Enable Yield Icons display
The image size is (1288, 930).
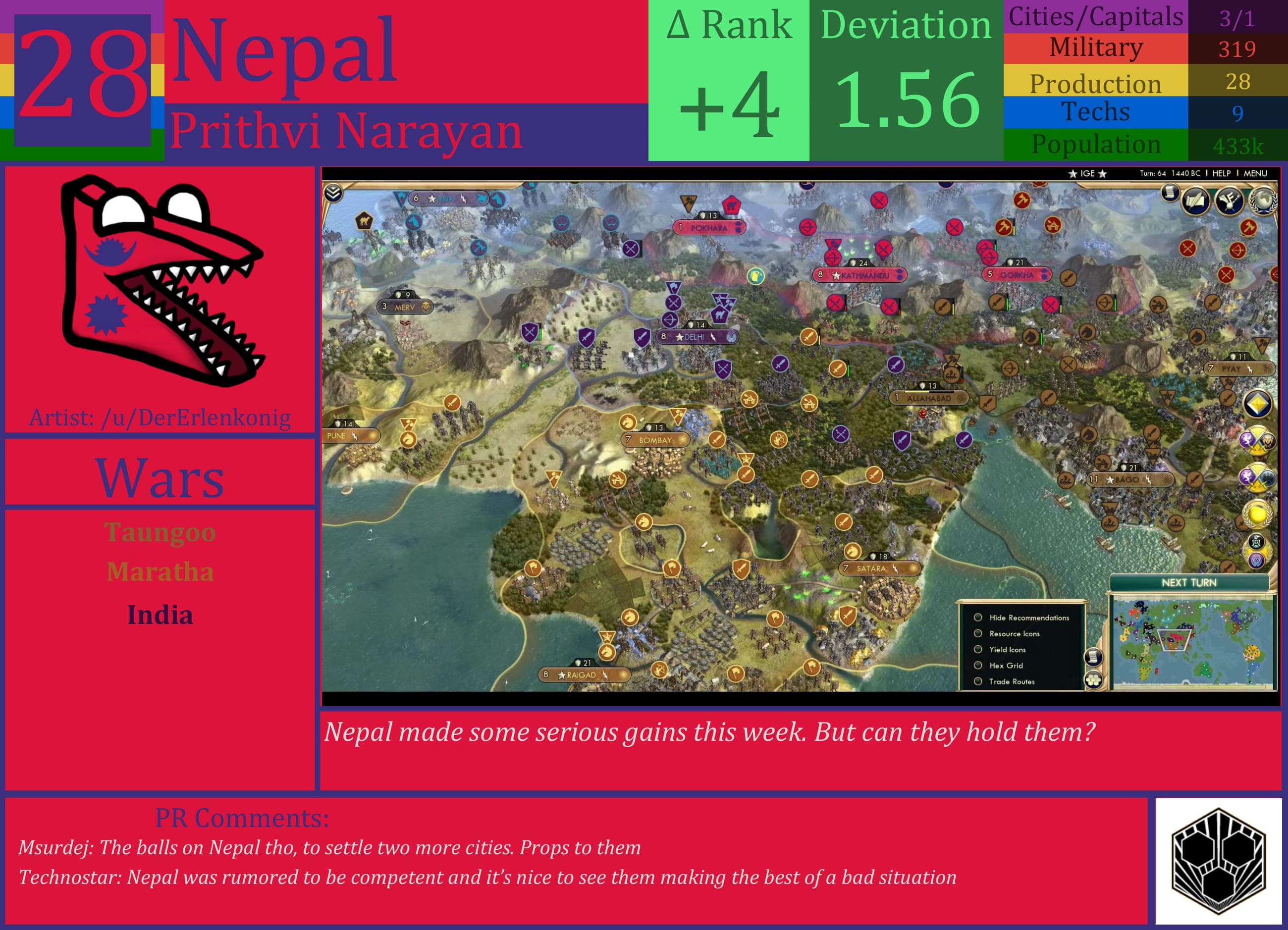(978, 650)
